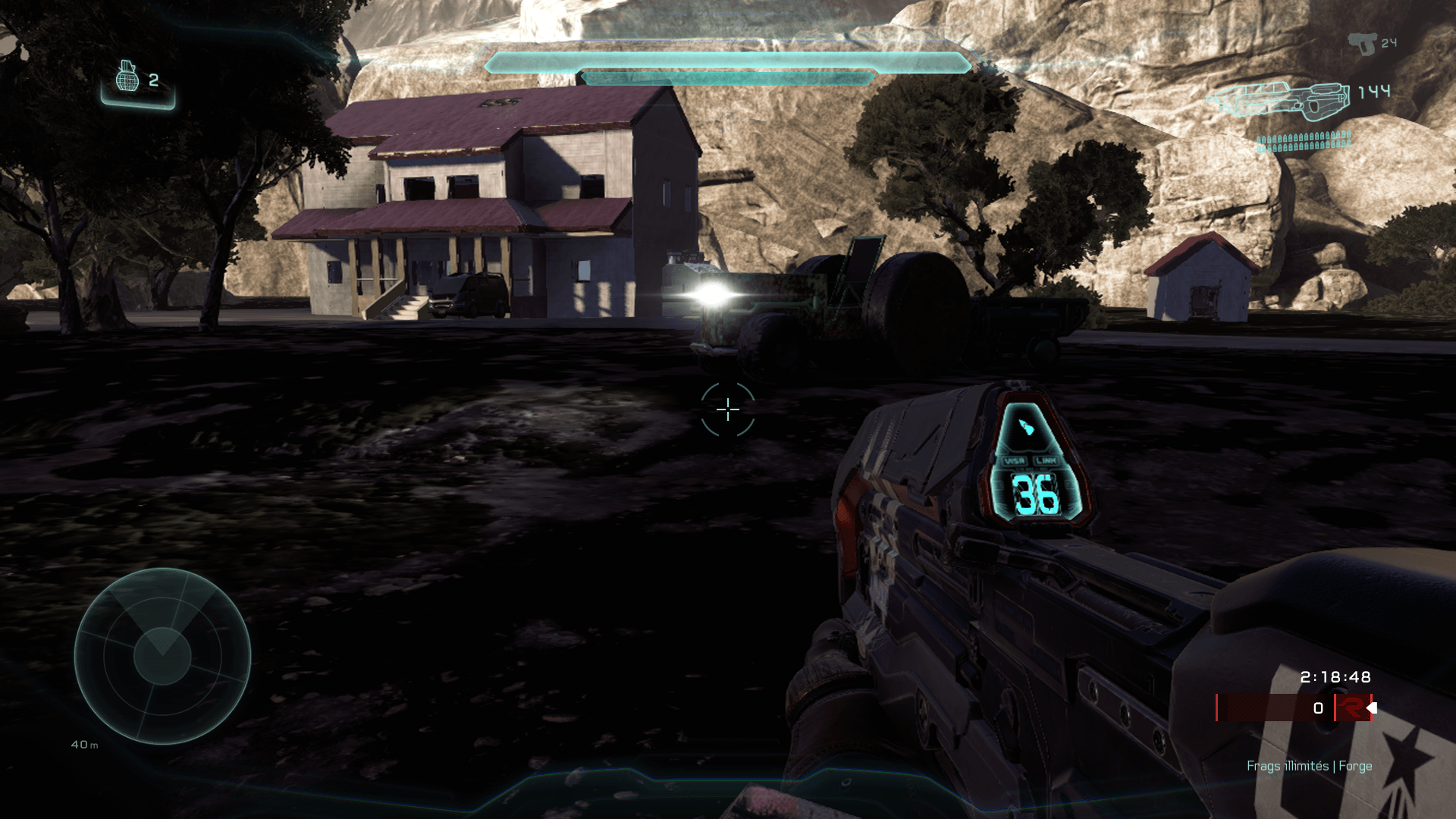Click the circular motion tracker radar
This screenshot has width=1456, height=819.
[162, 656]
